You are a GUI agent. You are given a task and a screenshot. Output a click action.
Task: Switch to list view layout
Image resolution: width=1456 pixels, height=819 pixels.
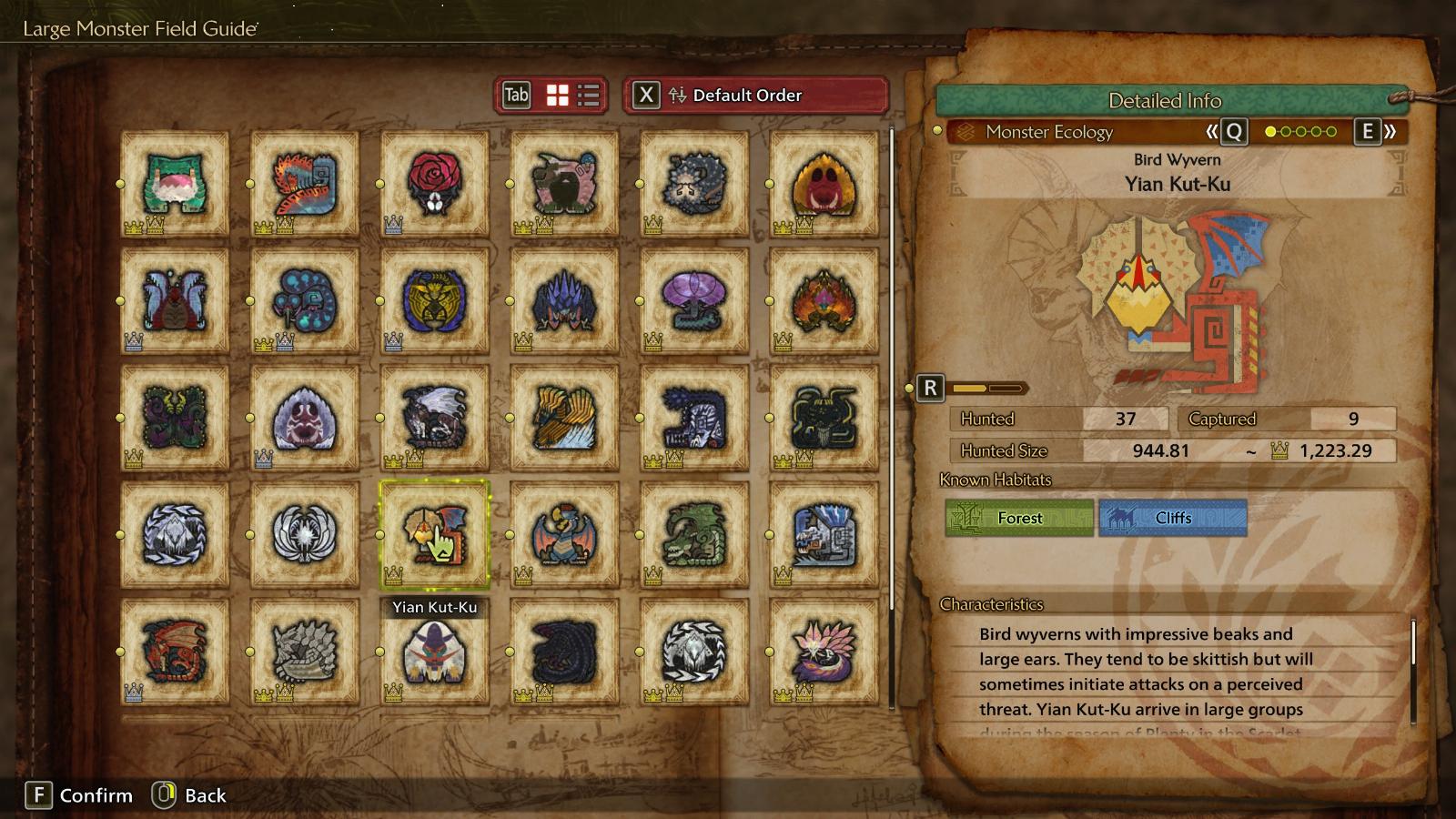(589, 96)
